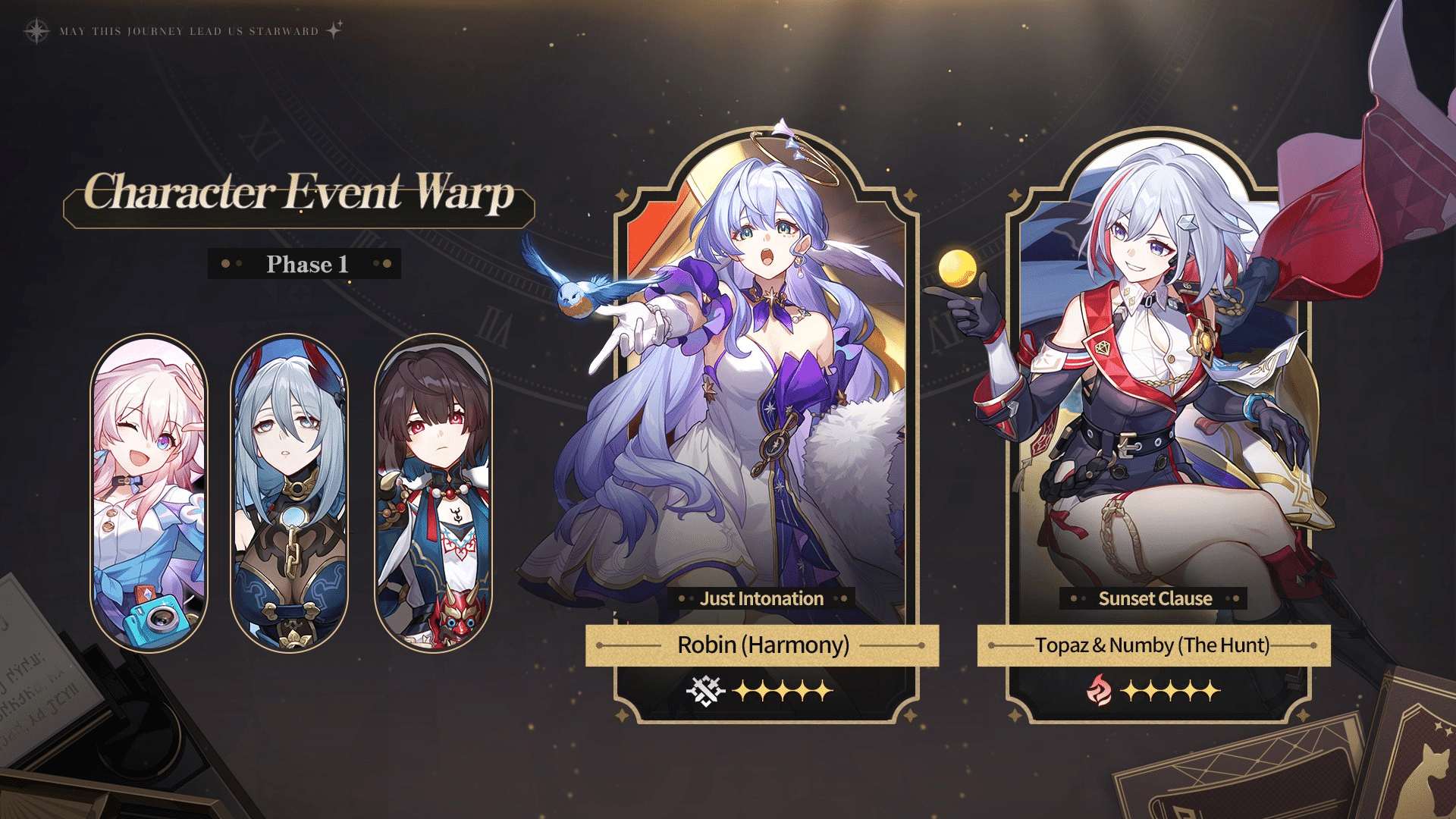Pick the pink-haired March 7th portrait
1456x819 pixels.
point(149,493)
